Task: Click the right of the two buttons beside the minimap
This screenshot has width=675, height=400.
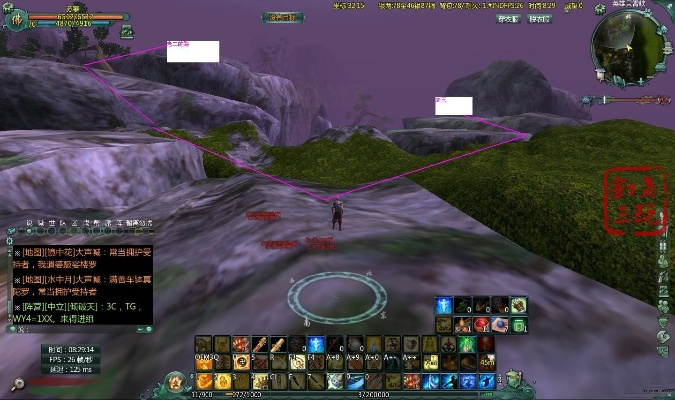Action: [x=540, y=19]
